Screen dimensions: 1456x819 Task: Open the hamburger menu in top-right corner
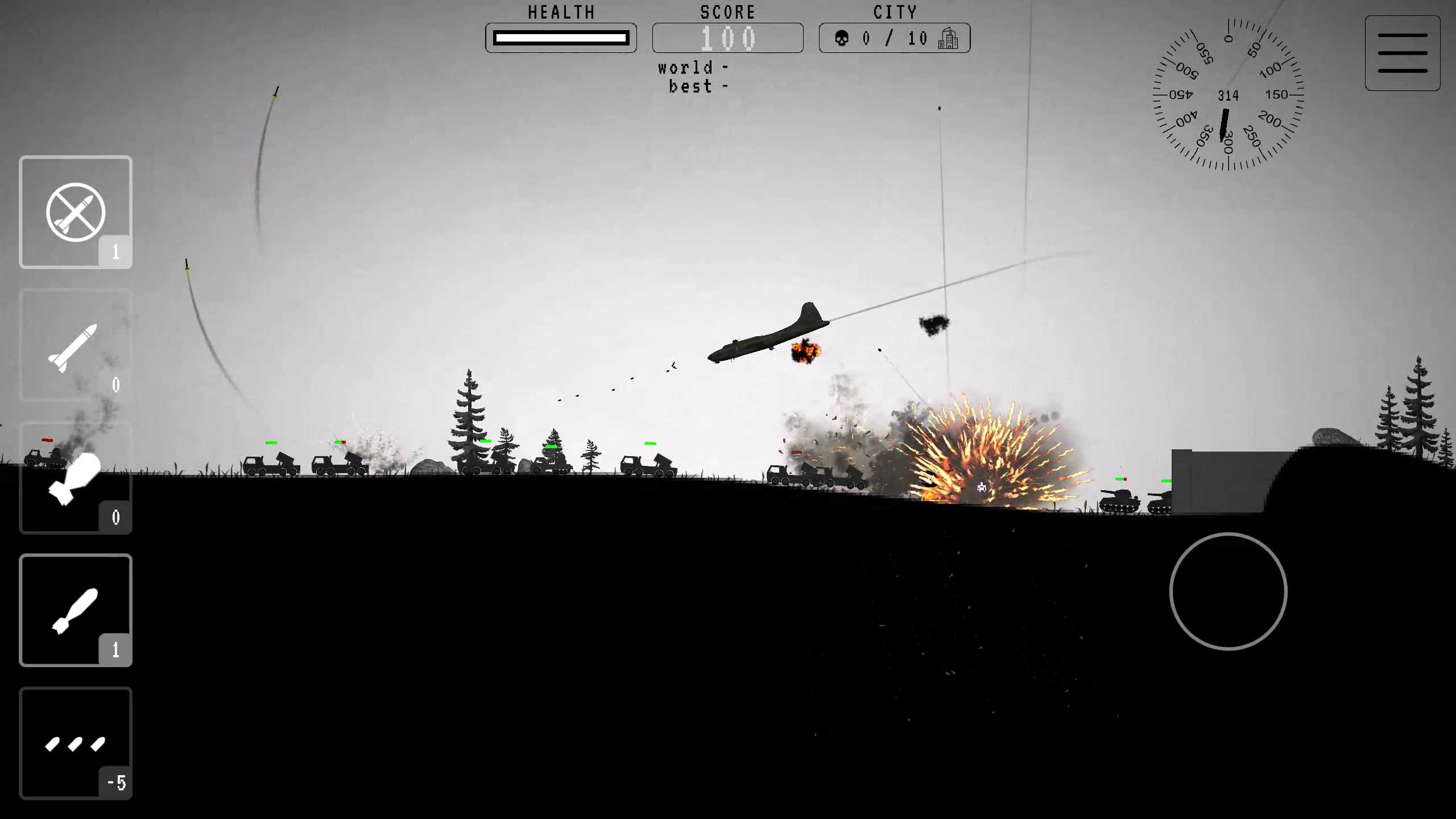[x=1402, y=52]
